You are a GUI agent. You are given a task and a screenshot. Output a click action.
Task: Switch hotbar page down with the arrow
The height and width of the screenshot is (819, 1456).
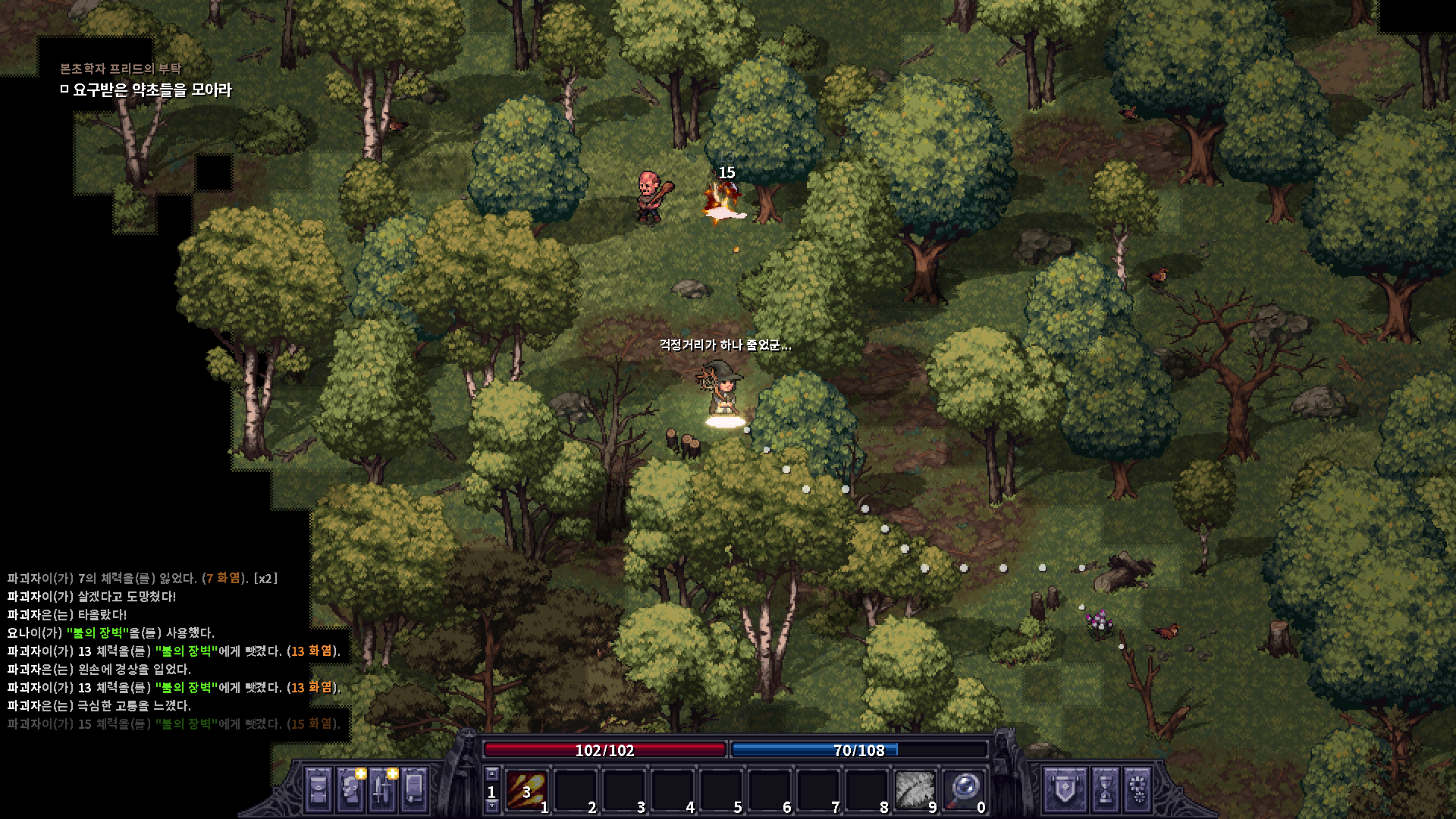[x=491, y=807]
